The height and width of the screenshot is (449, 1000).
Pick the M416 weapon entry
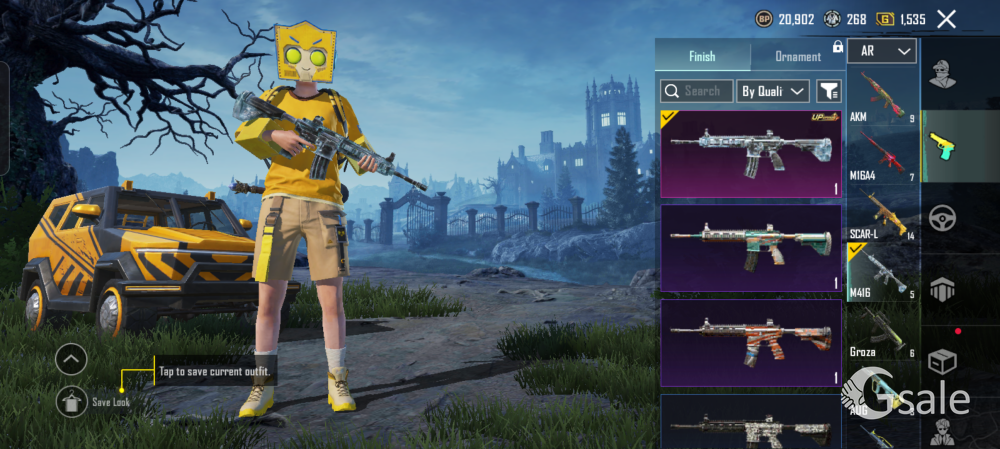pos(882,272)
